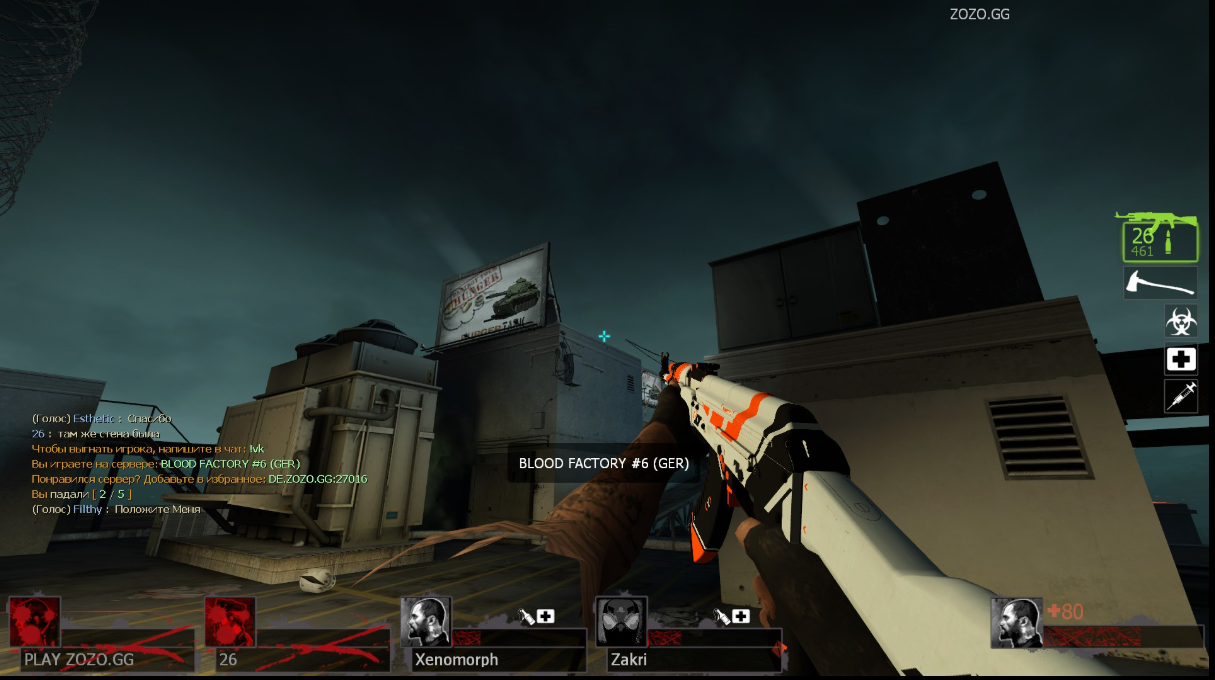Pick the adrenaline syringe slot
Screen dimensions: 1215x680
point(1180,397)
